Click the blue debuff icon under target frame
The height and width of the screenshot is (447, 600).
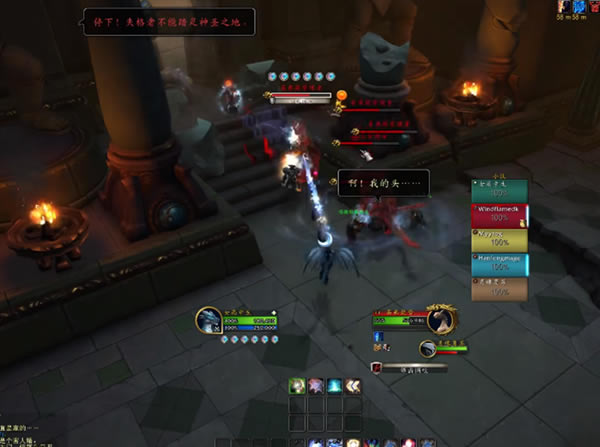point(380,336)
